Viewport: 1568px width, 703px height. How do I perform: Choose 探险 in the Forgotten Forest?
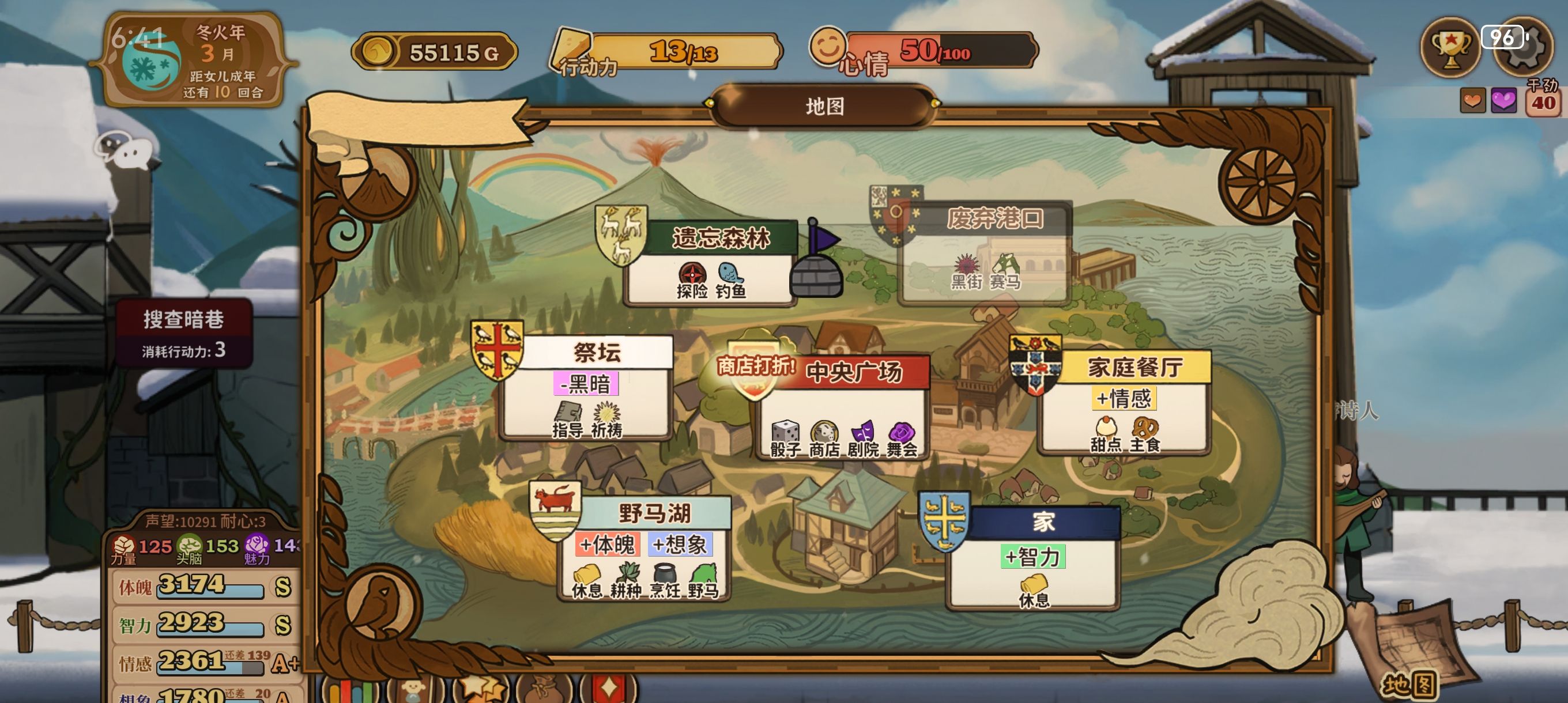tap(692, 281)
